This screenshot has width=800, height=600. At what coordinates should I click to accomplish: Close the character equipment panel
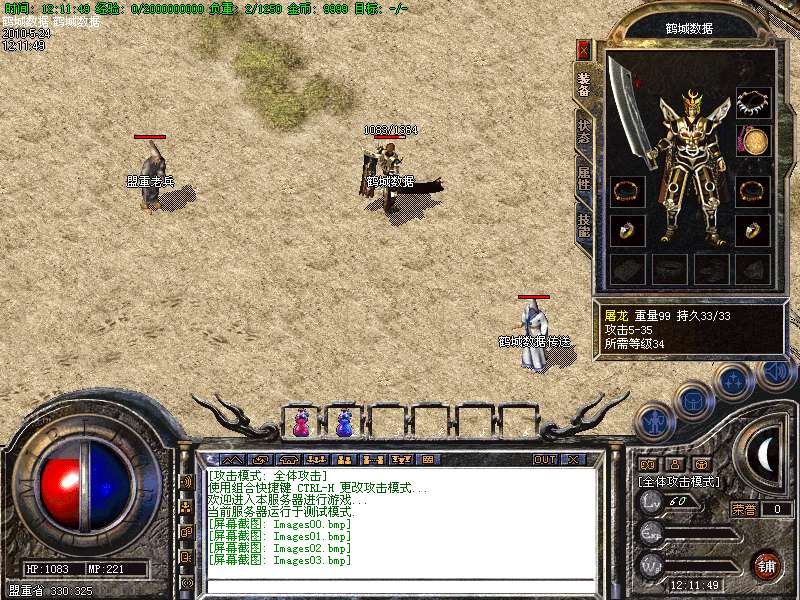click(x=584, y=50)
